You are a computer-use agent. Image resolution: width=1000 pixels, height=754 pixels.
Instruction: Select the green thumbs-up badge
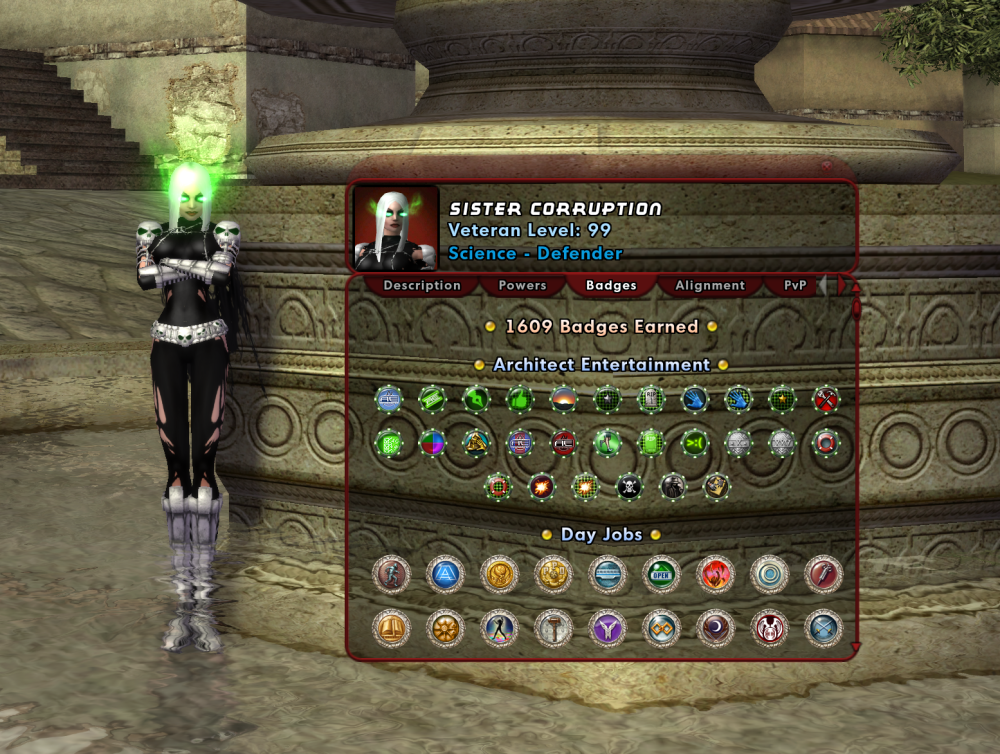pyautogui.click(x=520, y=400)
